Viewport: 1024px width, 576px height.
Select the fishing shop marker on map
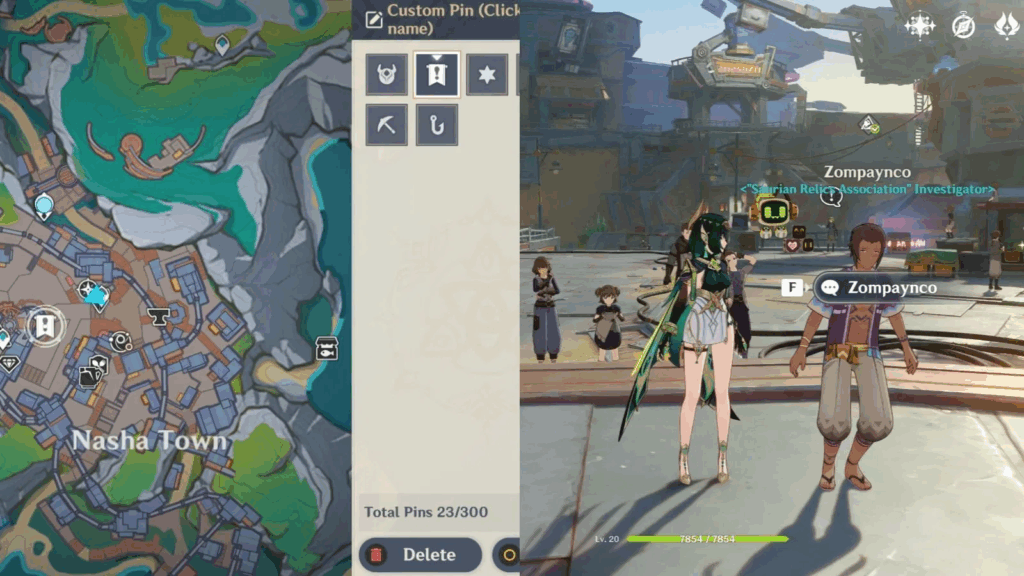326,348
